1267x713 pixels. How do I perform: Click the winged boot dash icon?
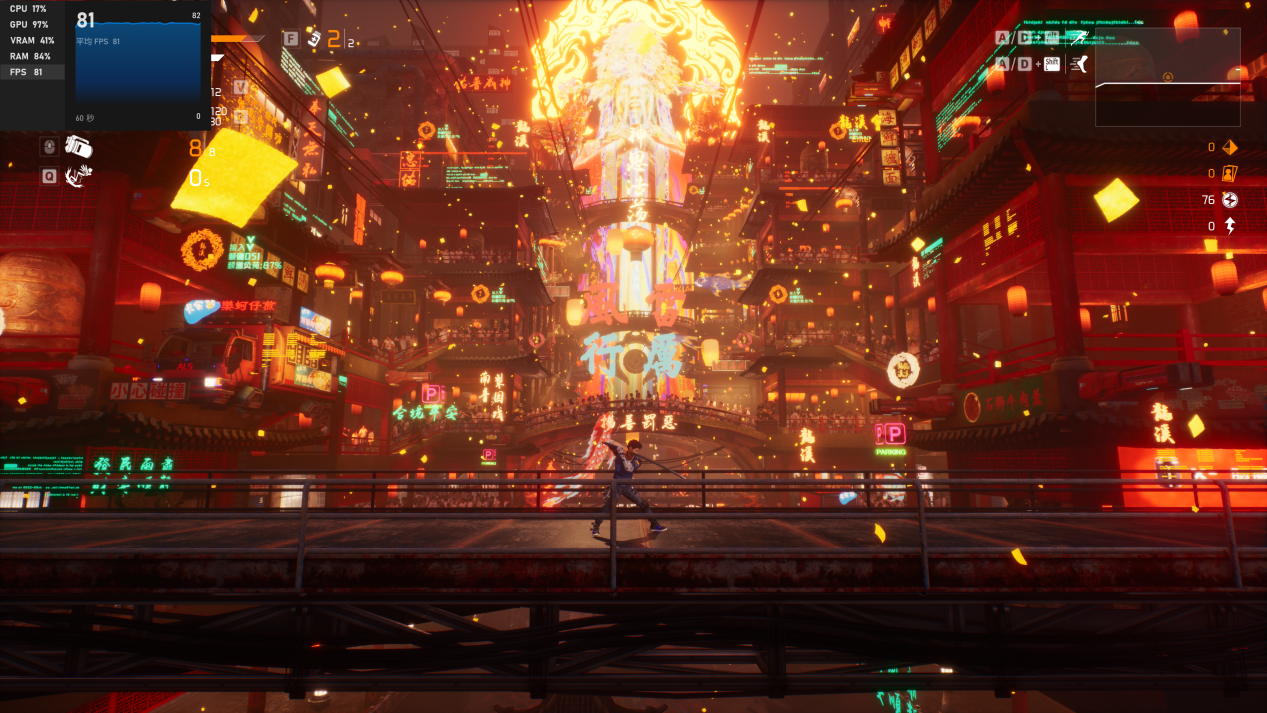click(1078, 64)
